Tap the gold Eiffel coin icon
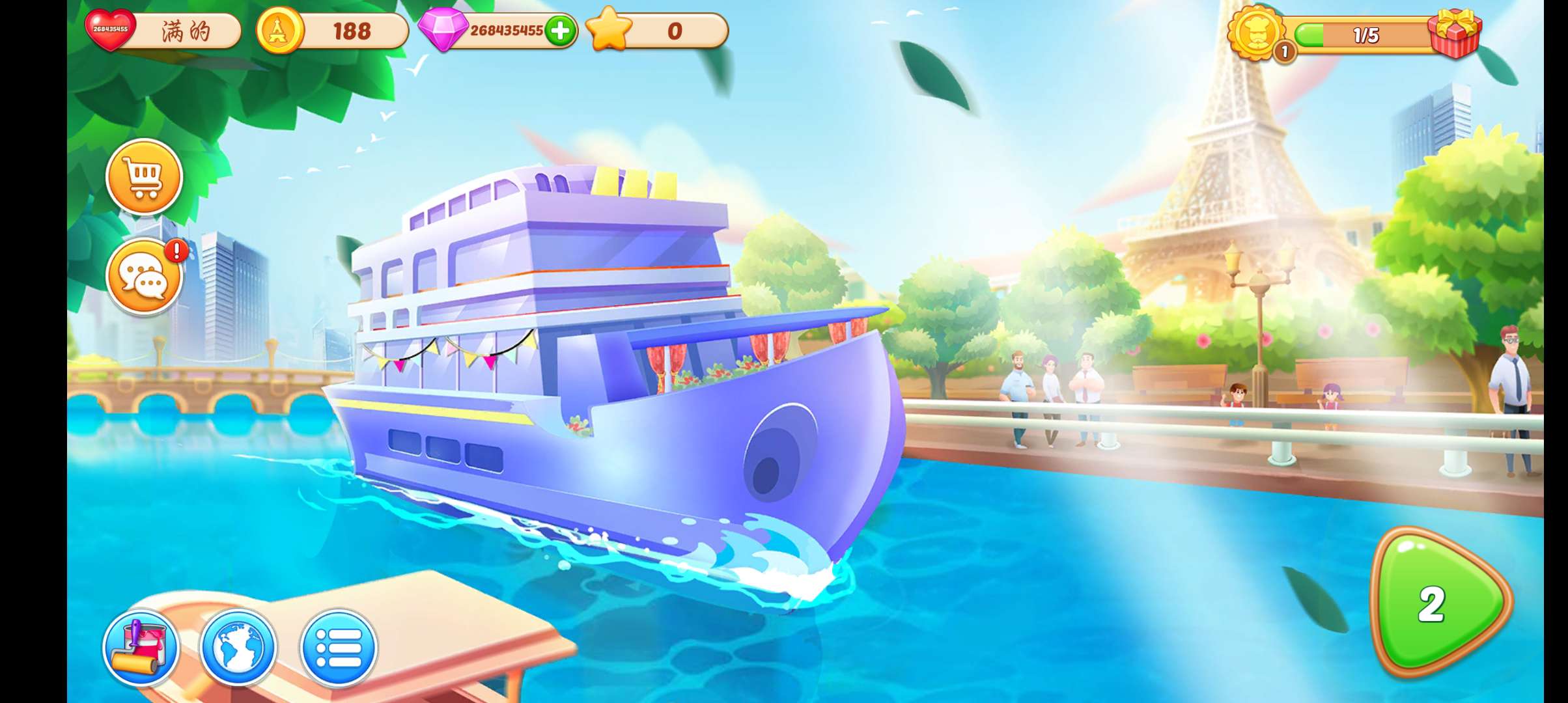Image resolution: width=1568 pixels, height=703 pixels. pyautogui.click(x=279, y=30)
